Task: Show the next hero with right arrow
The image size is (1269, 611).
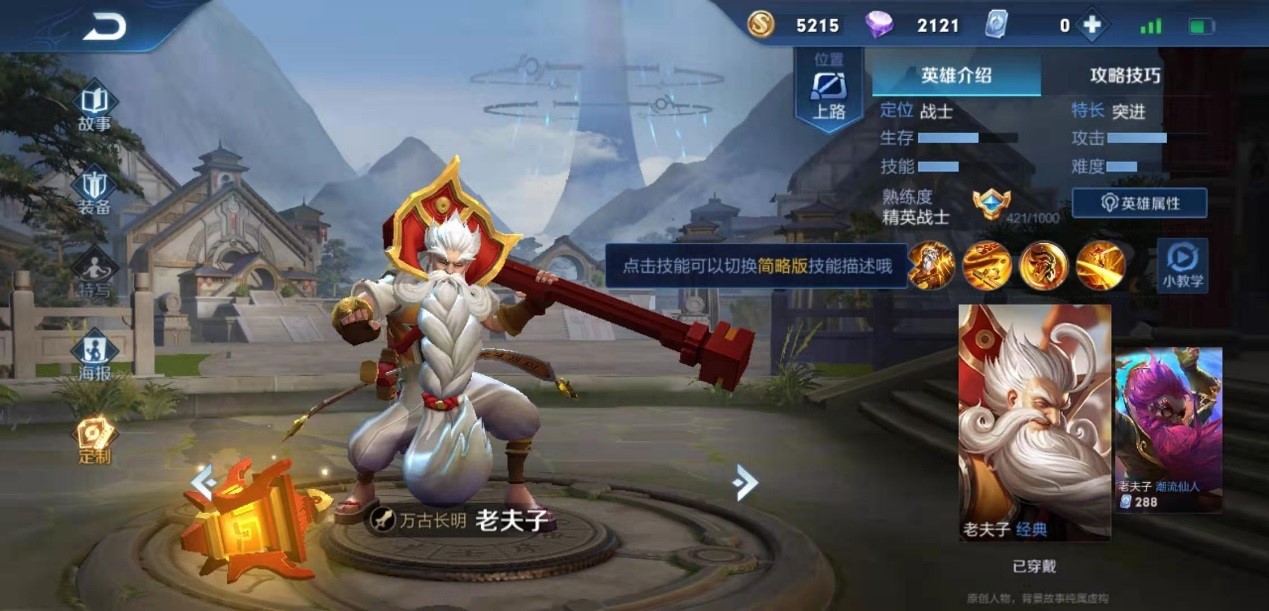Action: 744,483
